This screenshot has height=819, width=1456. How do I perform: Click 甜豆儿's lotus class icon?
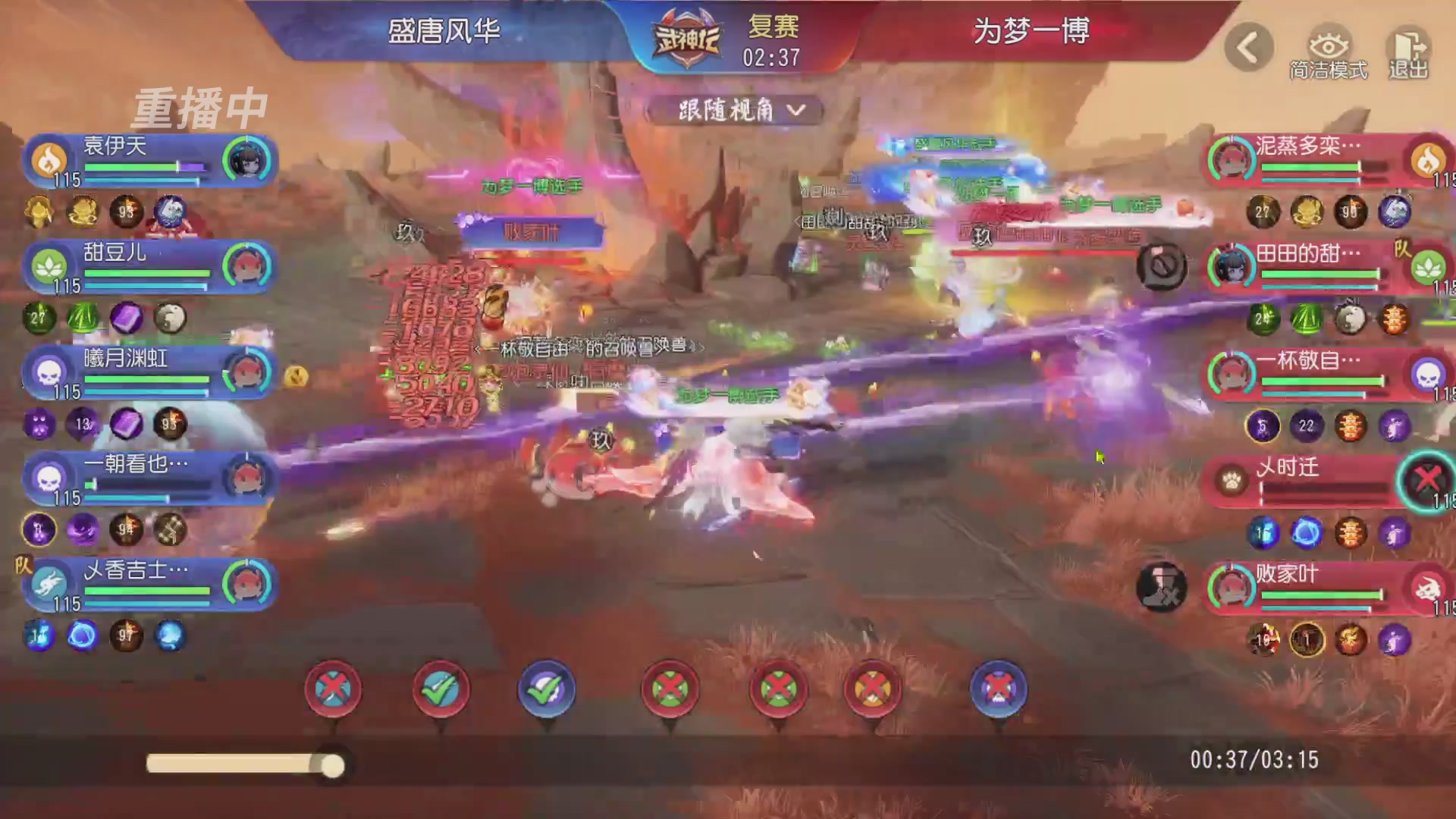[x=50, y=266]
